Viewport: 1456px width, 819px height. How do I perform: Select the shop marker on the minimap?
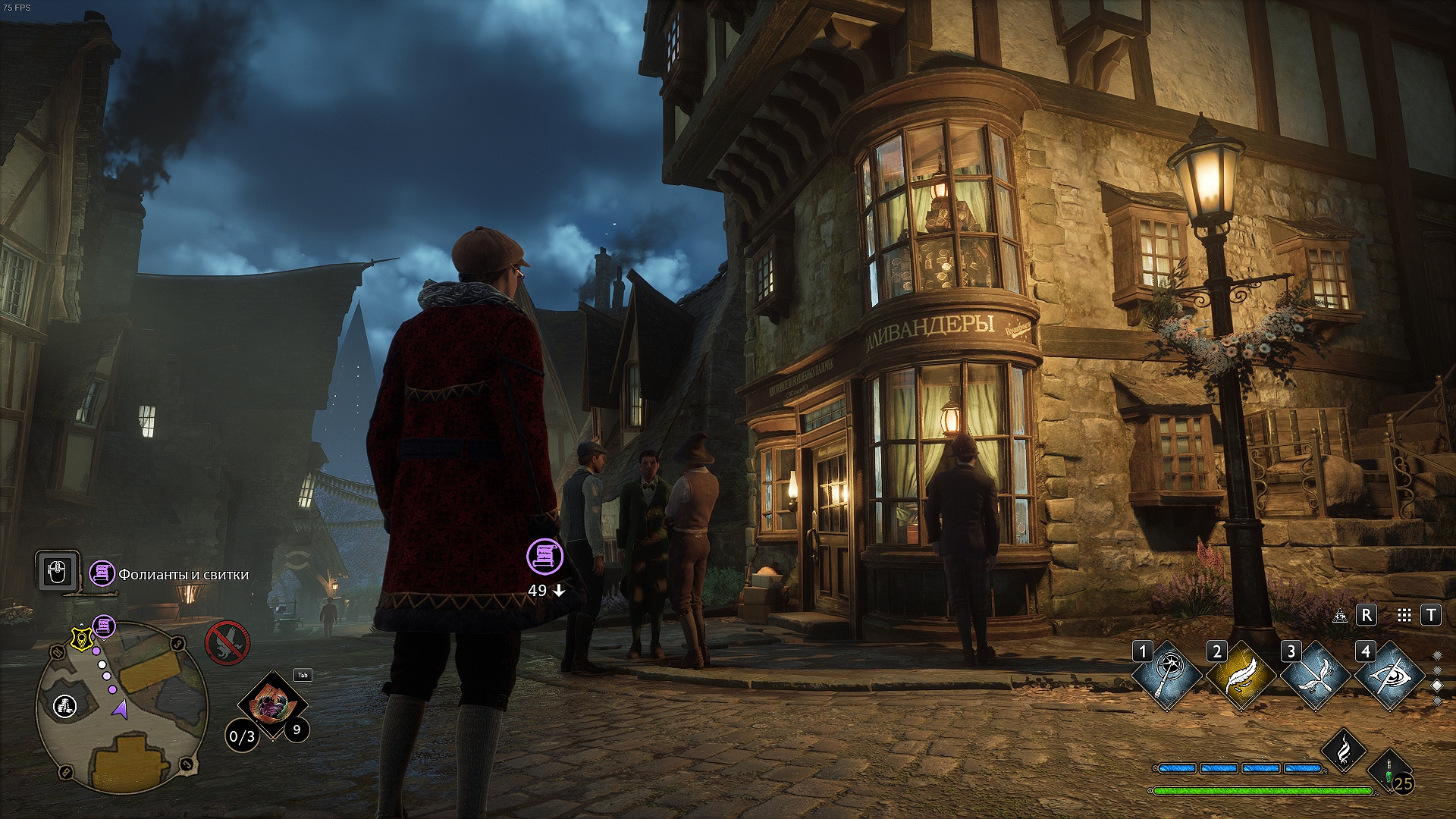pos(65,706)
